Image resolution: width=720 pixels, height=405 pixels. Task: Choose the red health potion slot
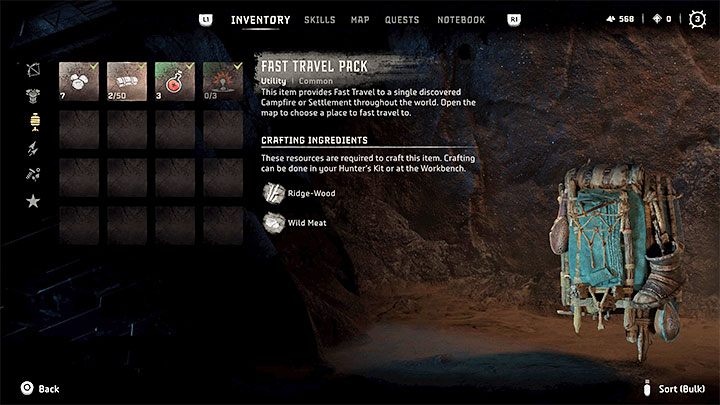[x=175, y=81]
